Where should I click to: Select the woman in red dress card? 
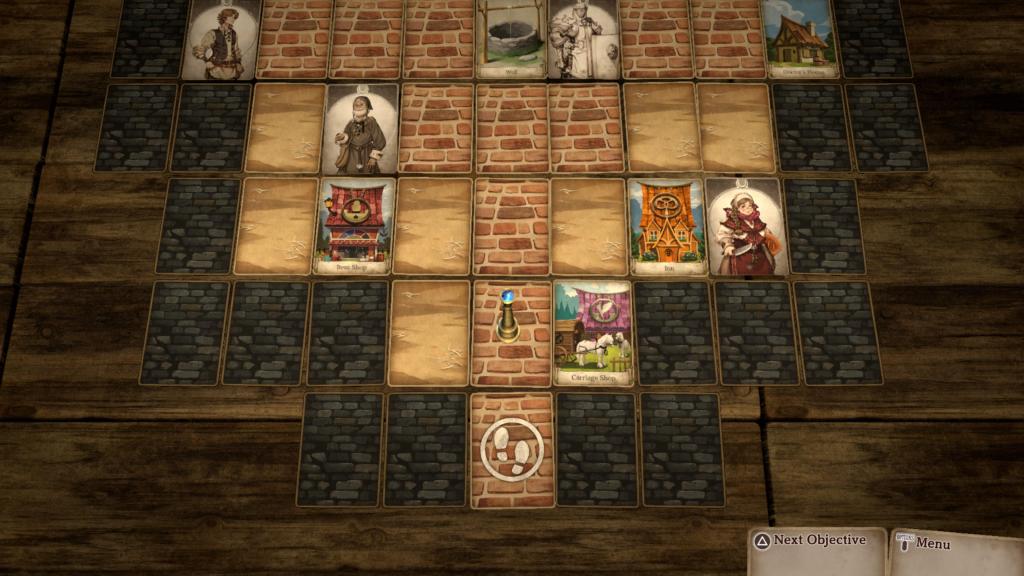745,227
